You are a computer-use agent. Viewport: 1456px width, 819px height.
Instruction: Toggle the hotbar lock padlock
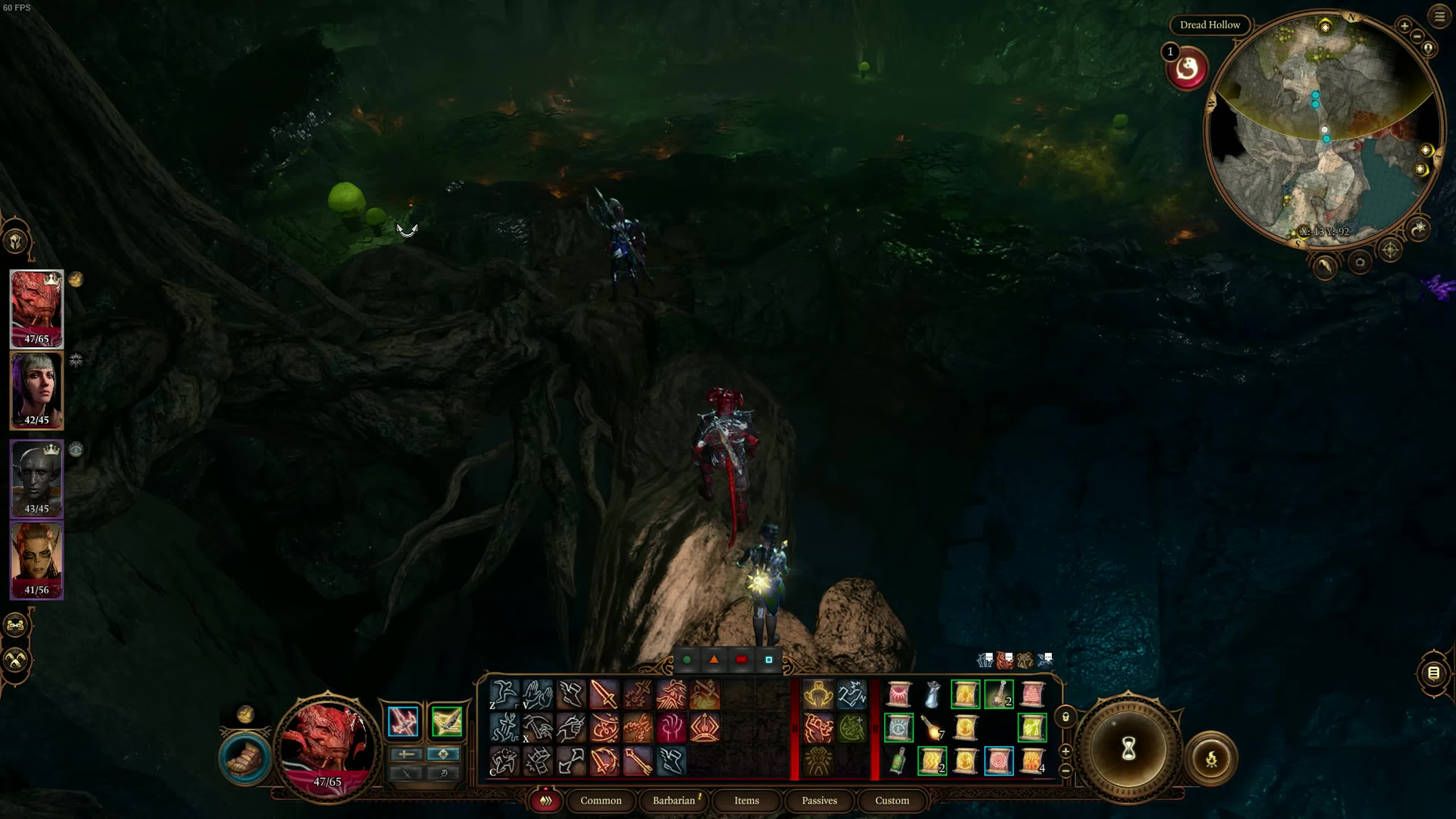pyautogui.click(x=1065, y=717)
